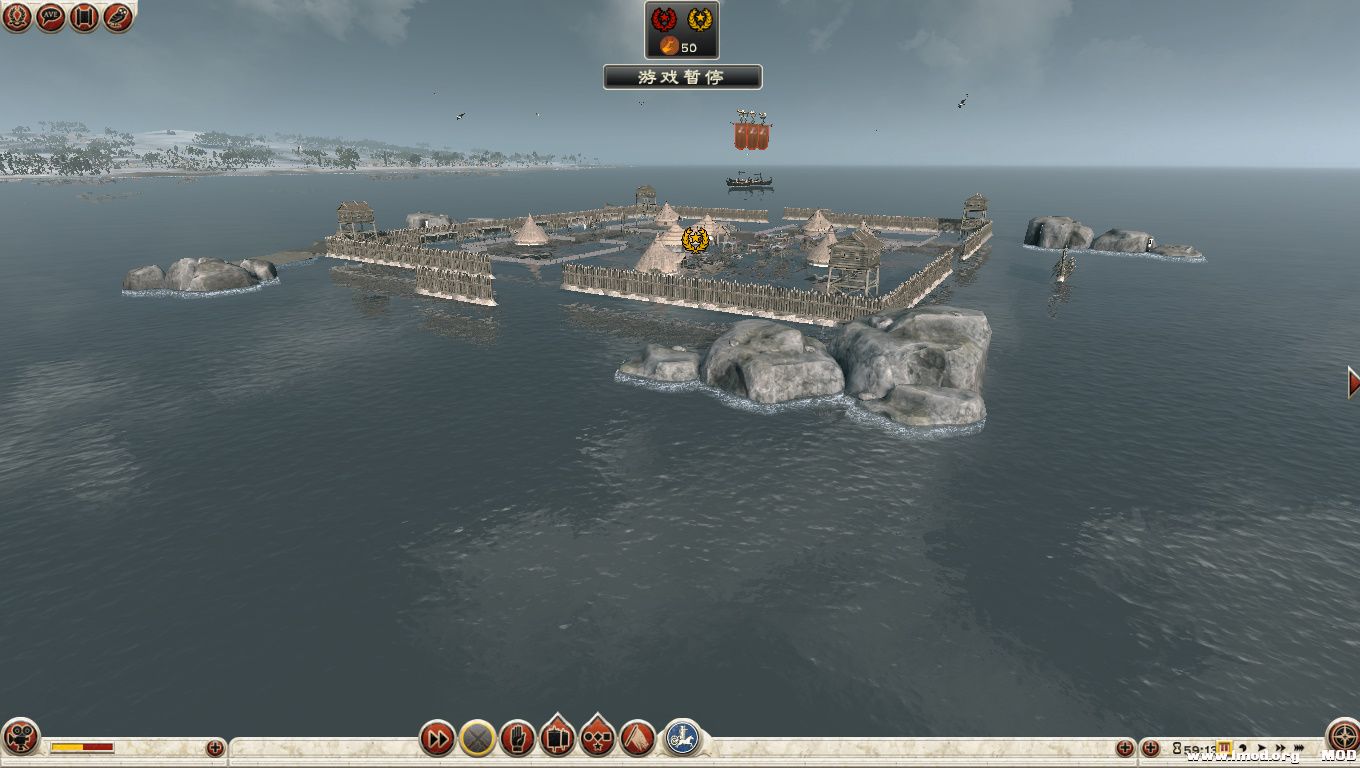Set game speed to normal play
Image resolution: width=1360 pixels, height=768 pixels.
tap(1261, 747)
